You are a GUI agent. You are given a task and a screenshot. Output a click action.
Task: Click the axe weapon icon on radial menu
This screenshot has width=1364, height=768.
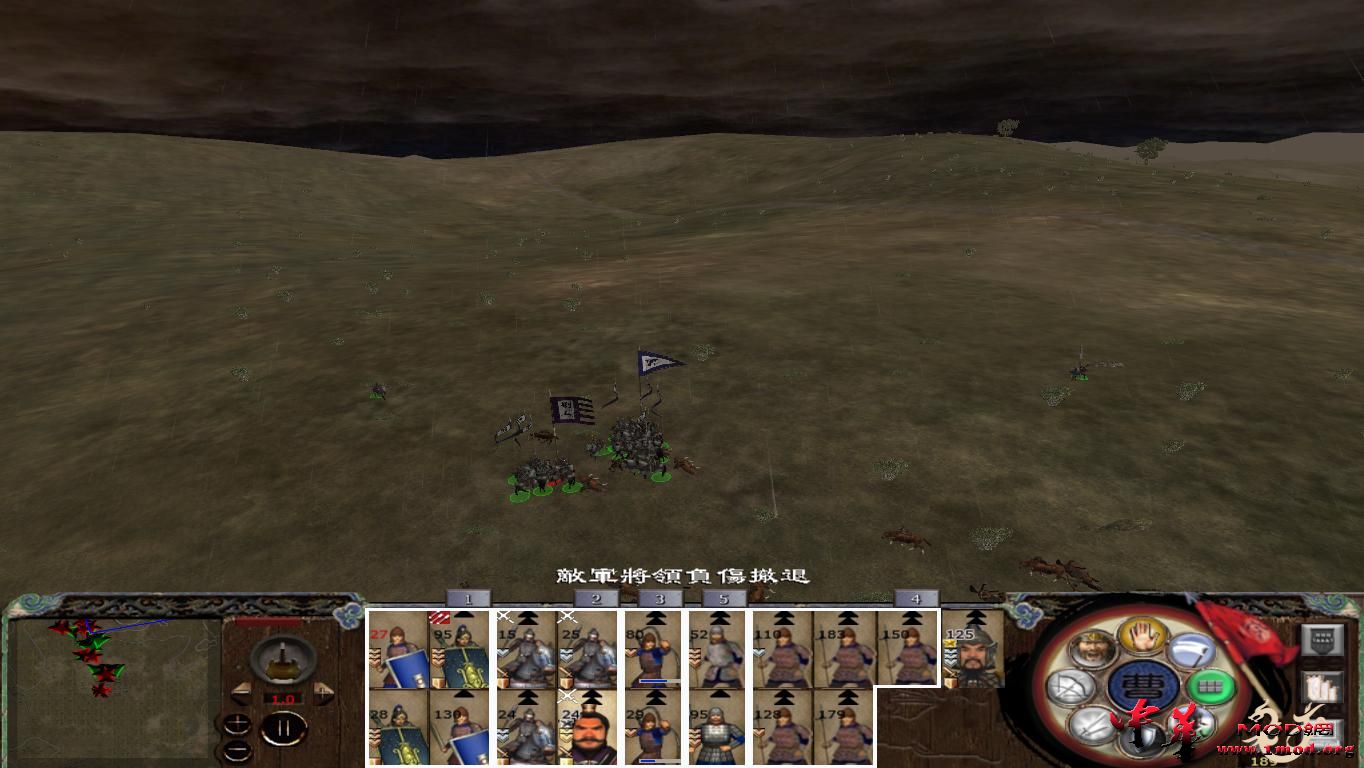pos(1194,650)
